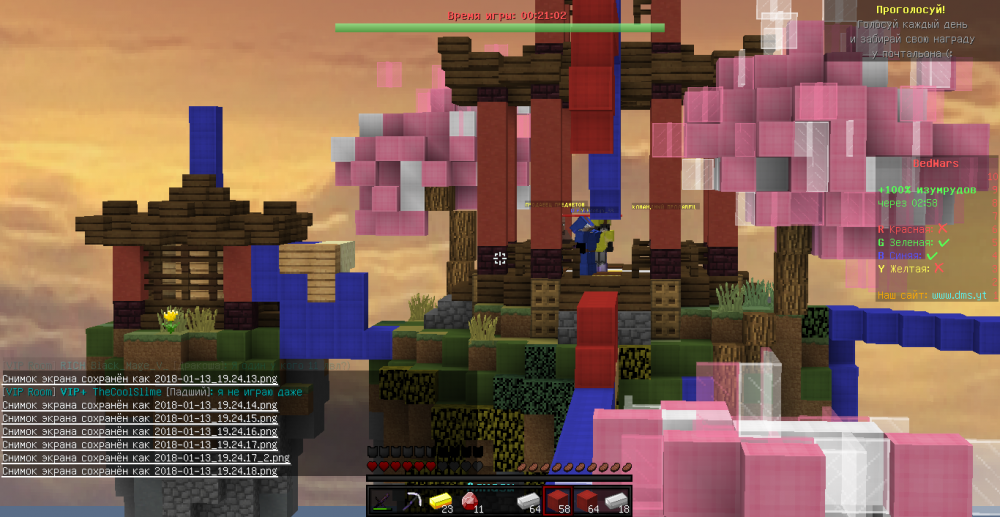Select the iron ingot stack of 18

616,500
